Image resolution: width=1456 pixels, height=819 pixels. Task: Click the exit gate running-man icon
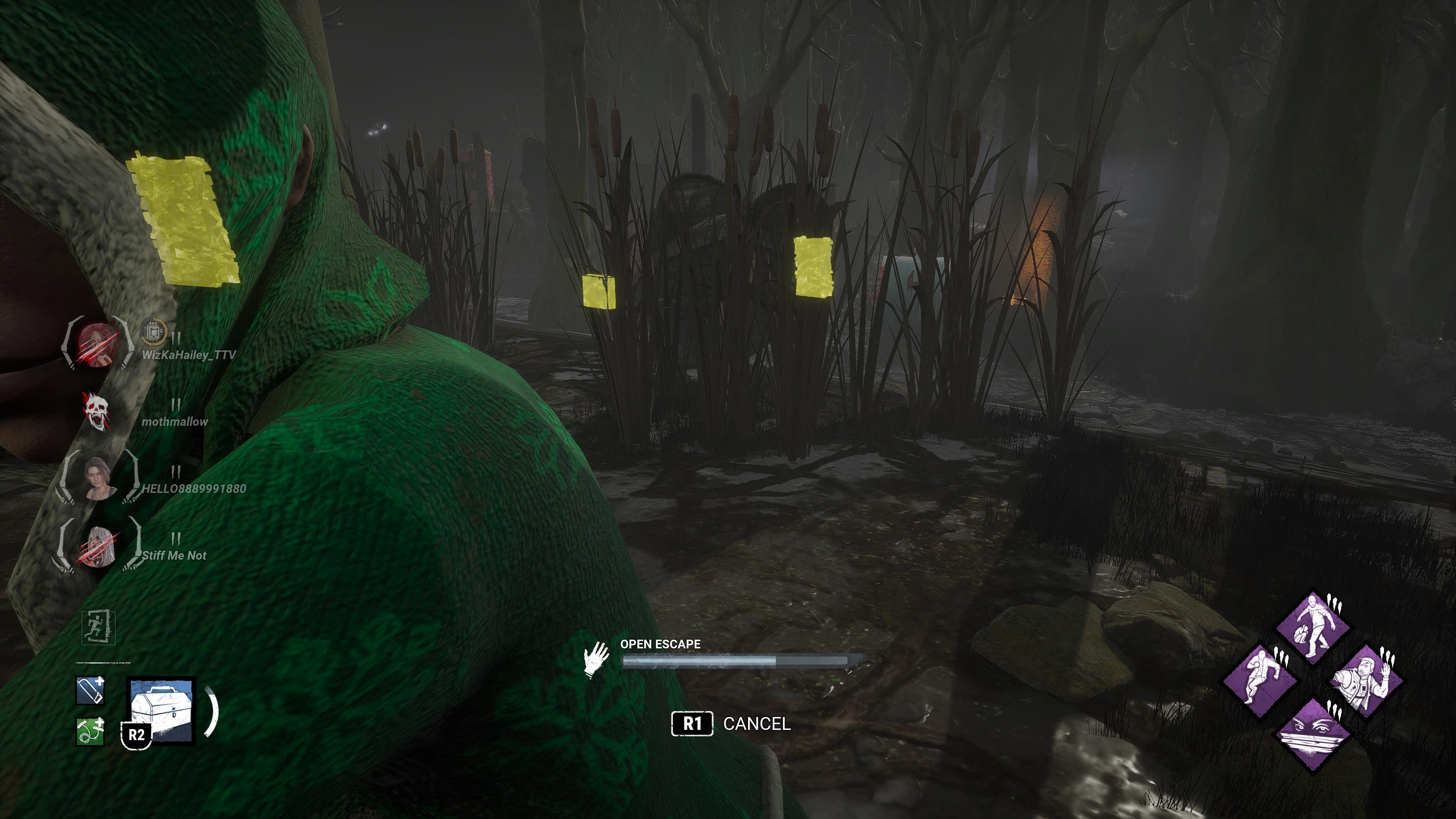point(98,627)
